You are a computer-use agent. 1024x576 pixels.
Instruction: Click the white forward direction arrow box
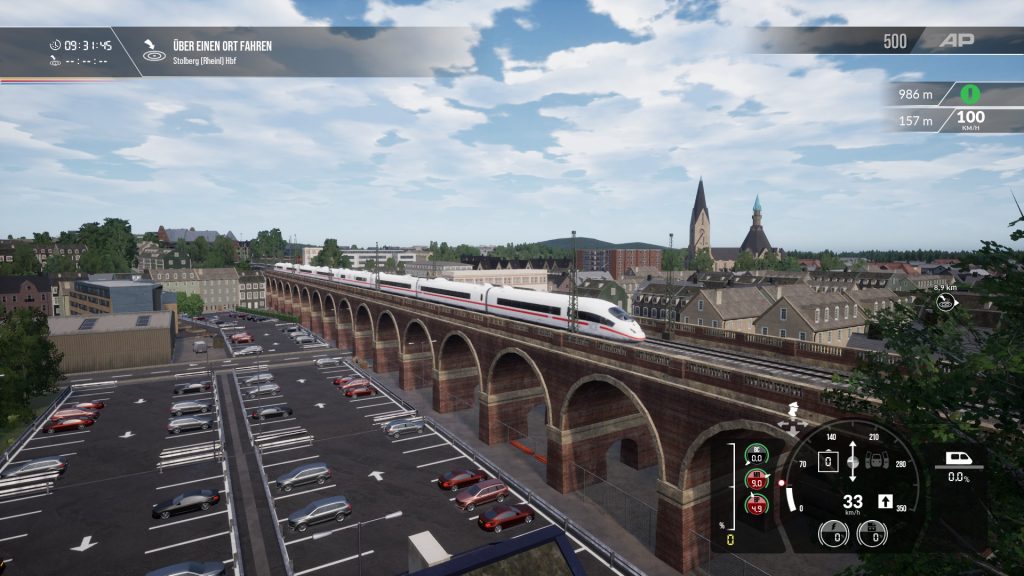885,501
